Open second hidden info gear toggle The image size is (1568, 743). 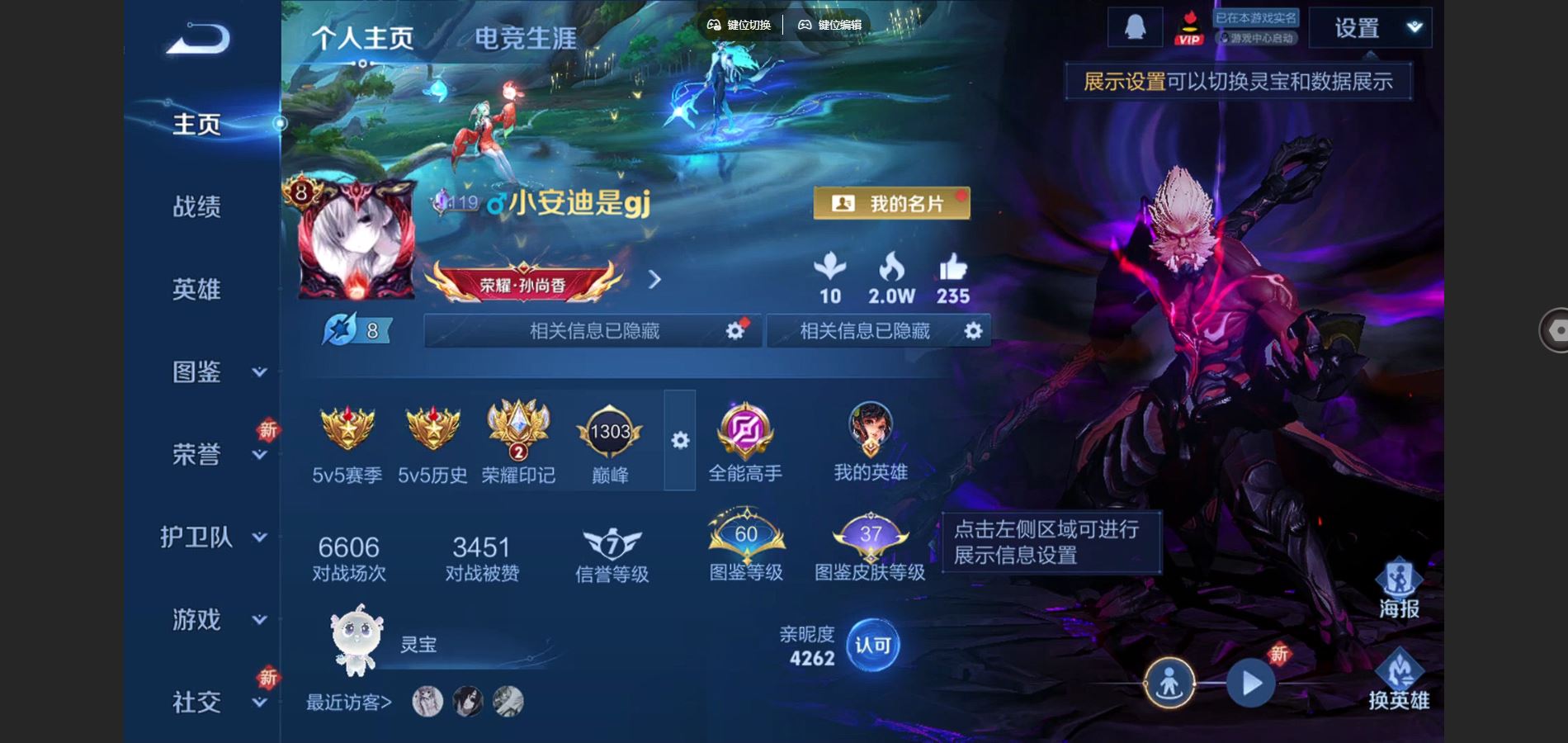tap(972, 330)
